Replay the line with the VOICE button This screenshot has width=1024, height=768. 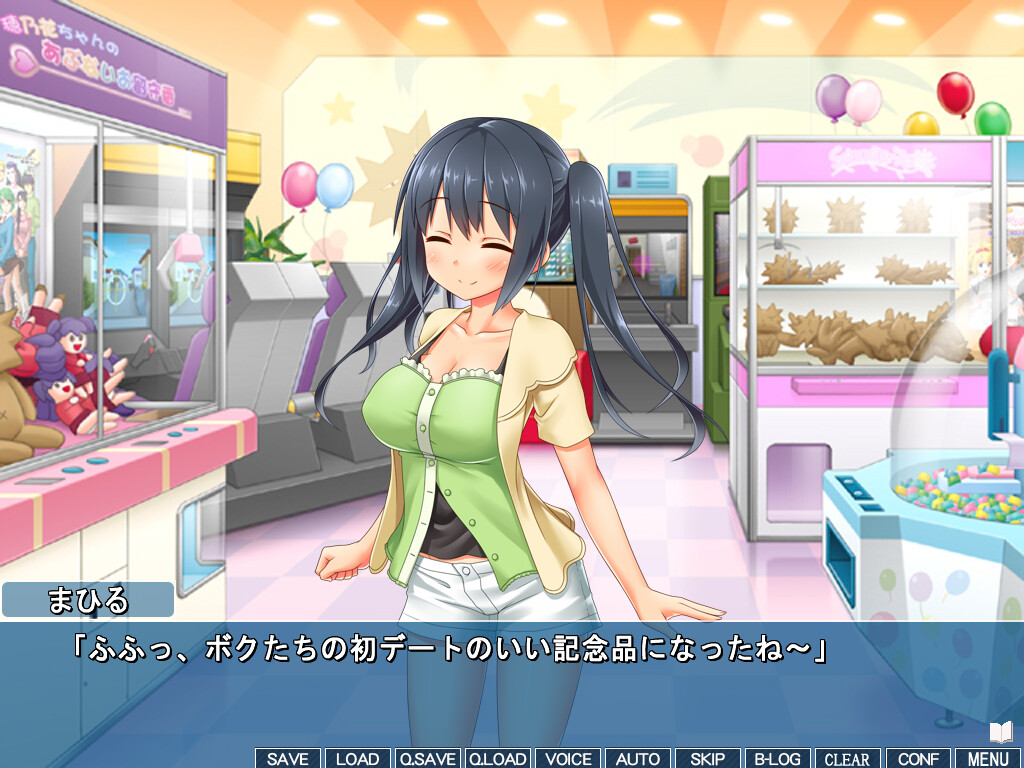pos(568,759)
